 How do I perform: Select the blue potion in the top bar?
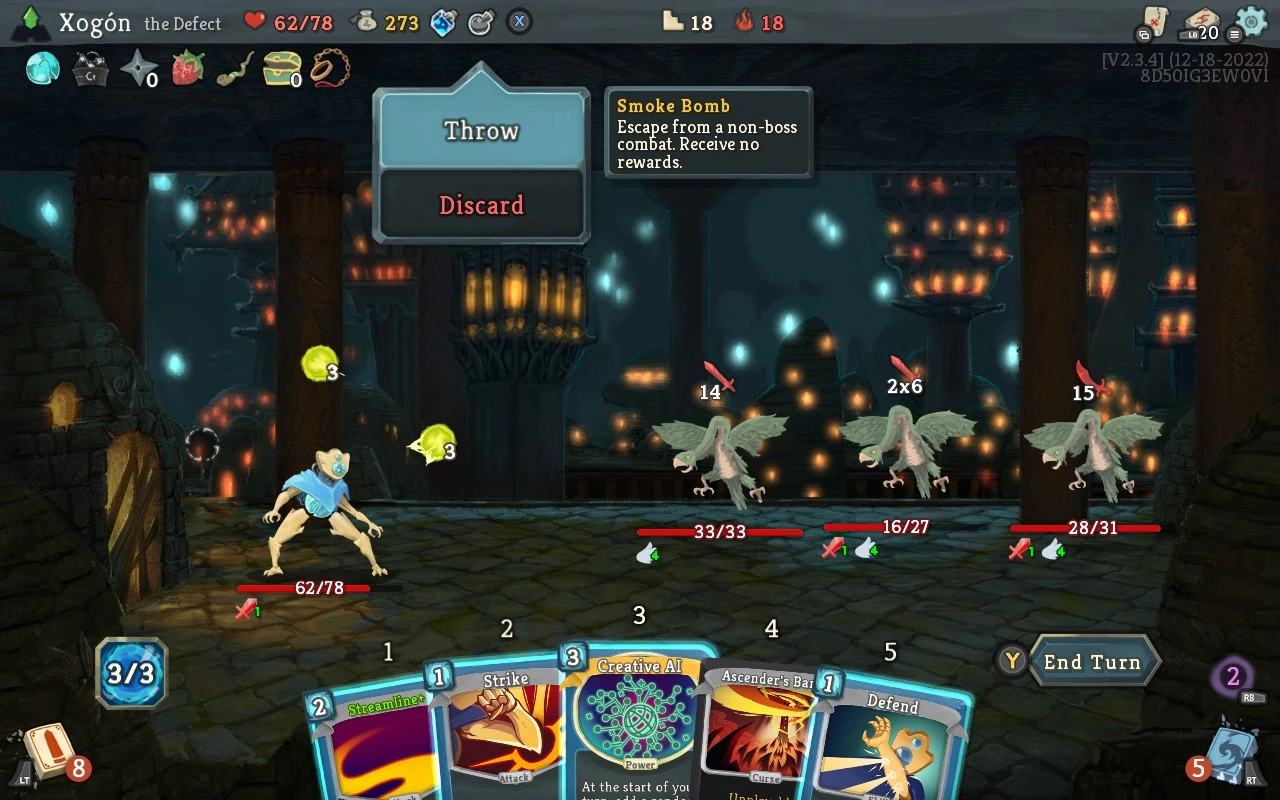[444, 22]
